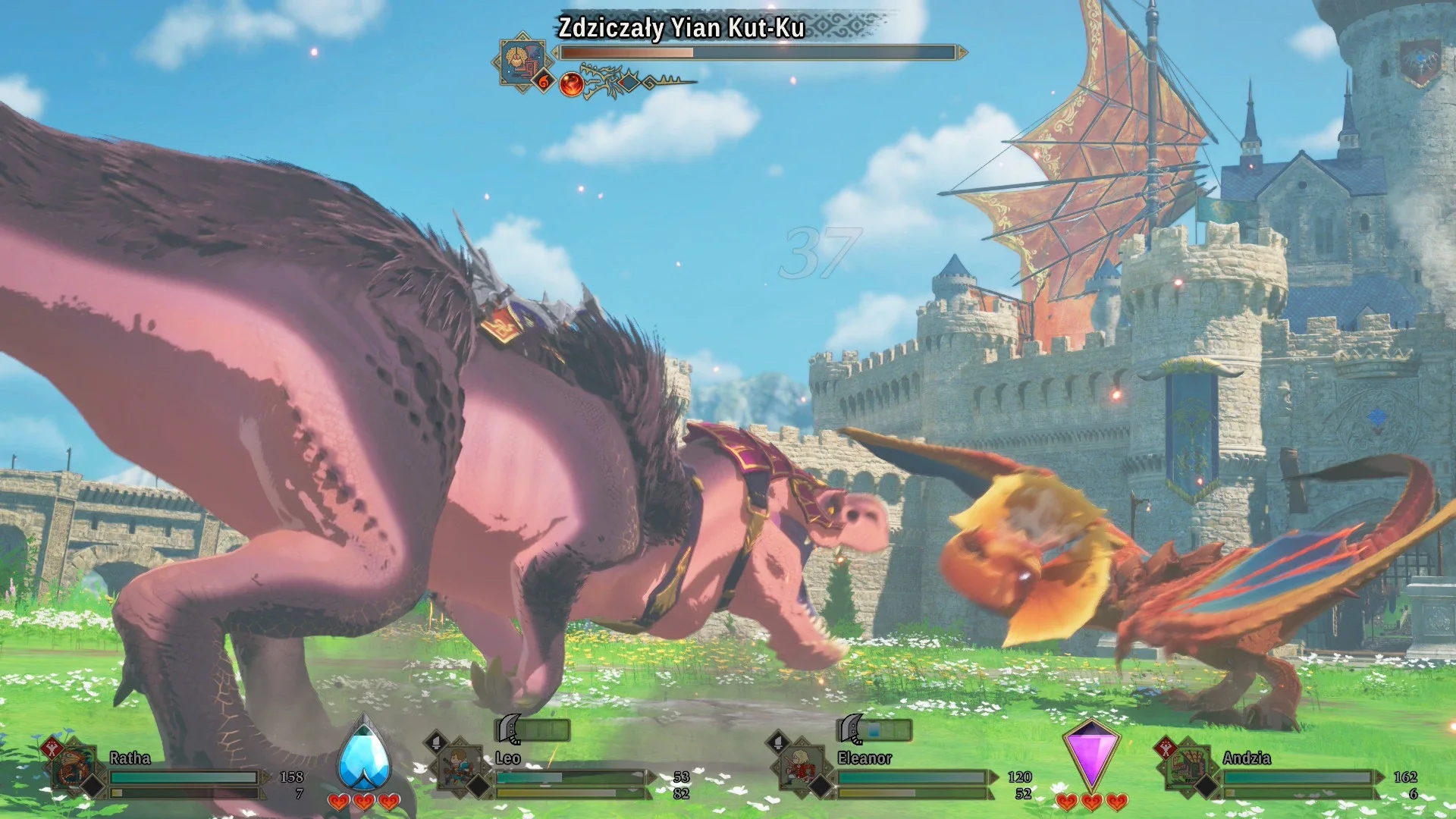This screenshot has height=819, width=1456.
Task: Toggle the white arrow marker above Leo's portrait
Action: [435, 743]
